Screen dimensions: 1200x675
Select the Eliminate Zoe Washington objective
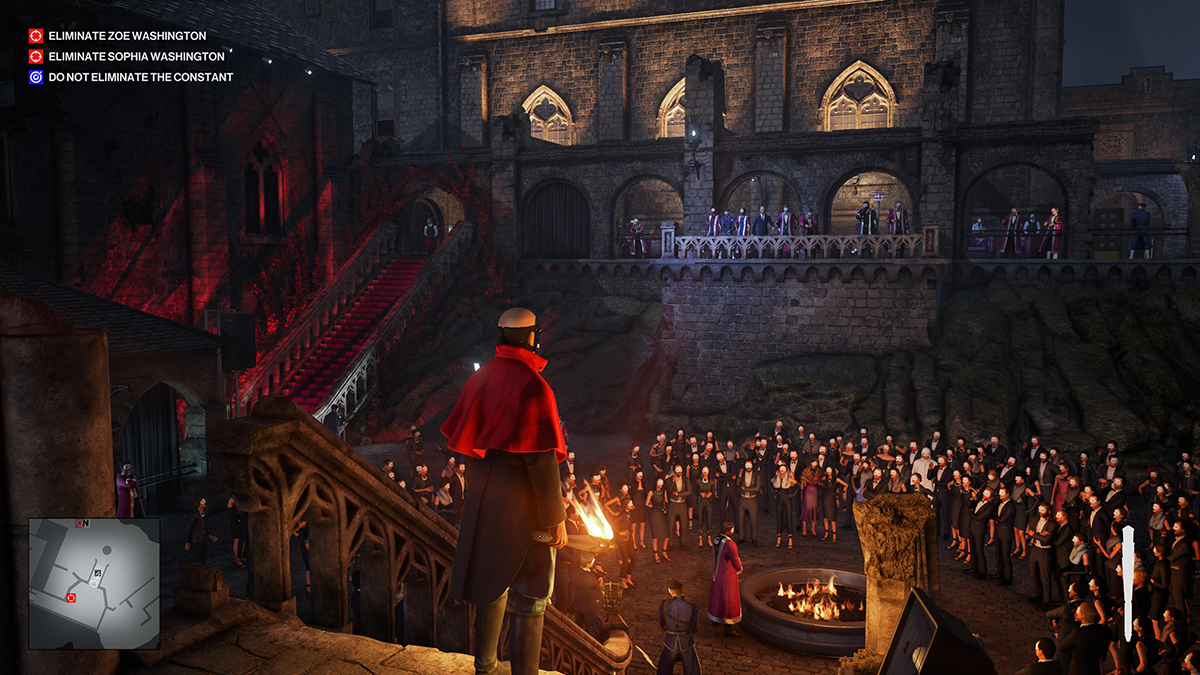(126, 36)
